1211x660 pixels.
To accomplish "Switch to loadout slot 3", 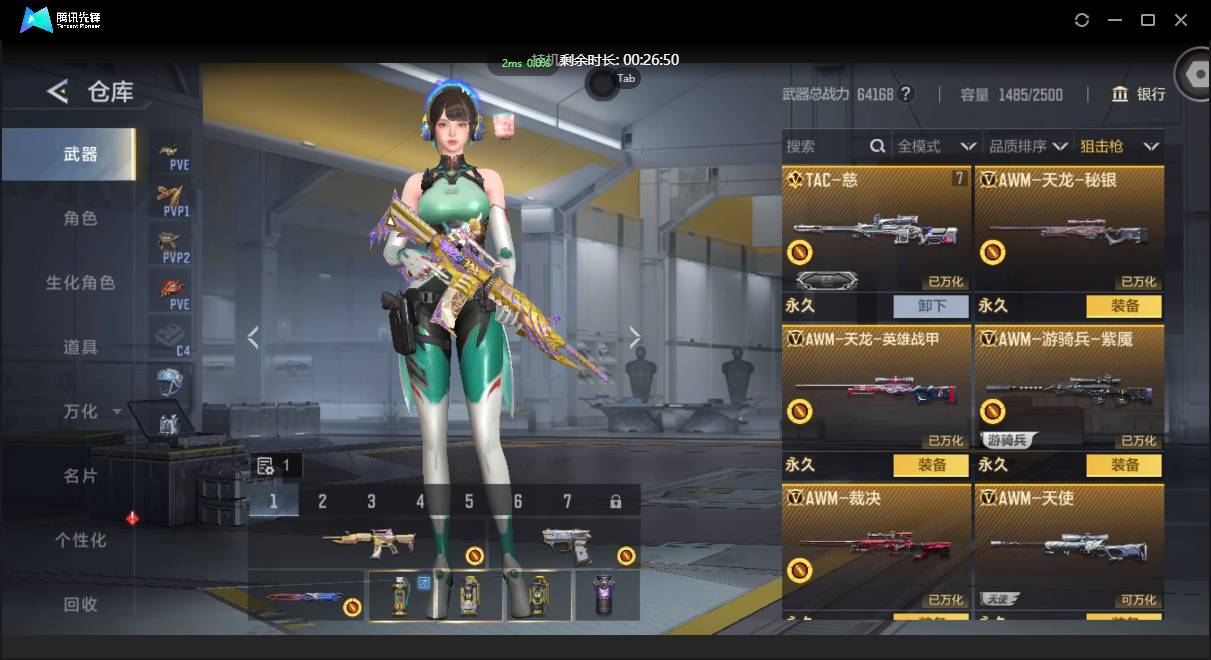I will coord(371,502).
